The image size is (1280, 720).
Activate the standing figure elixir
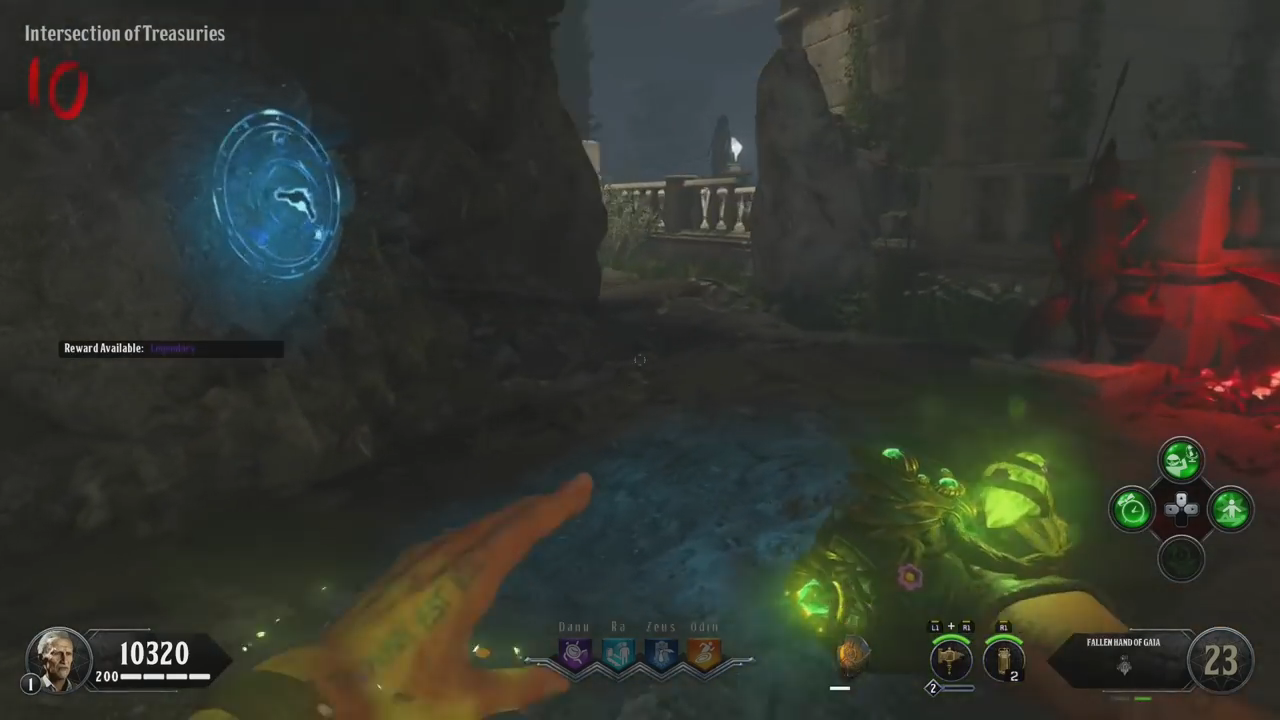tap(1230, 509)
